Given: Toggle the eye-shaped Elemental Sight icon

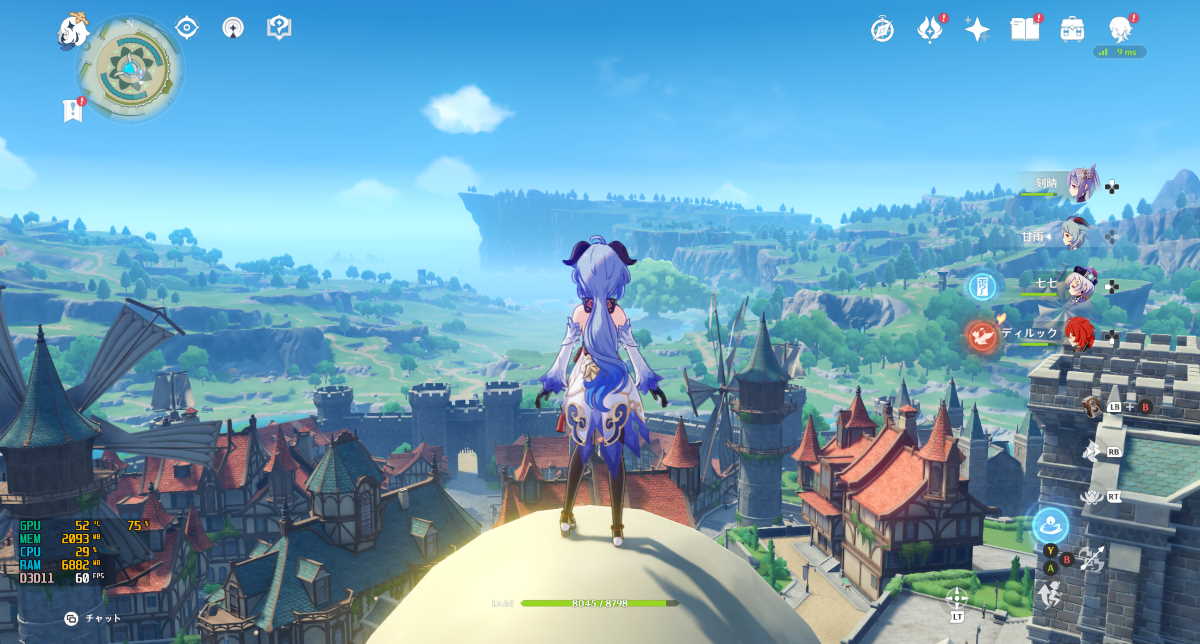Looking at the screenshot, I should 187,28.
